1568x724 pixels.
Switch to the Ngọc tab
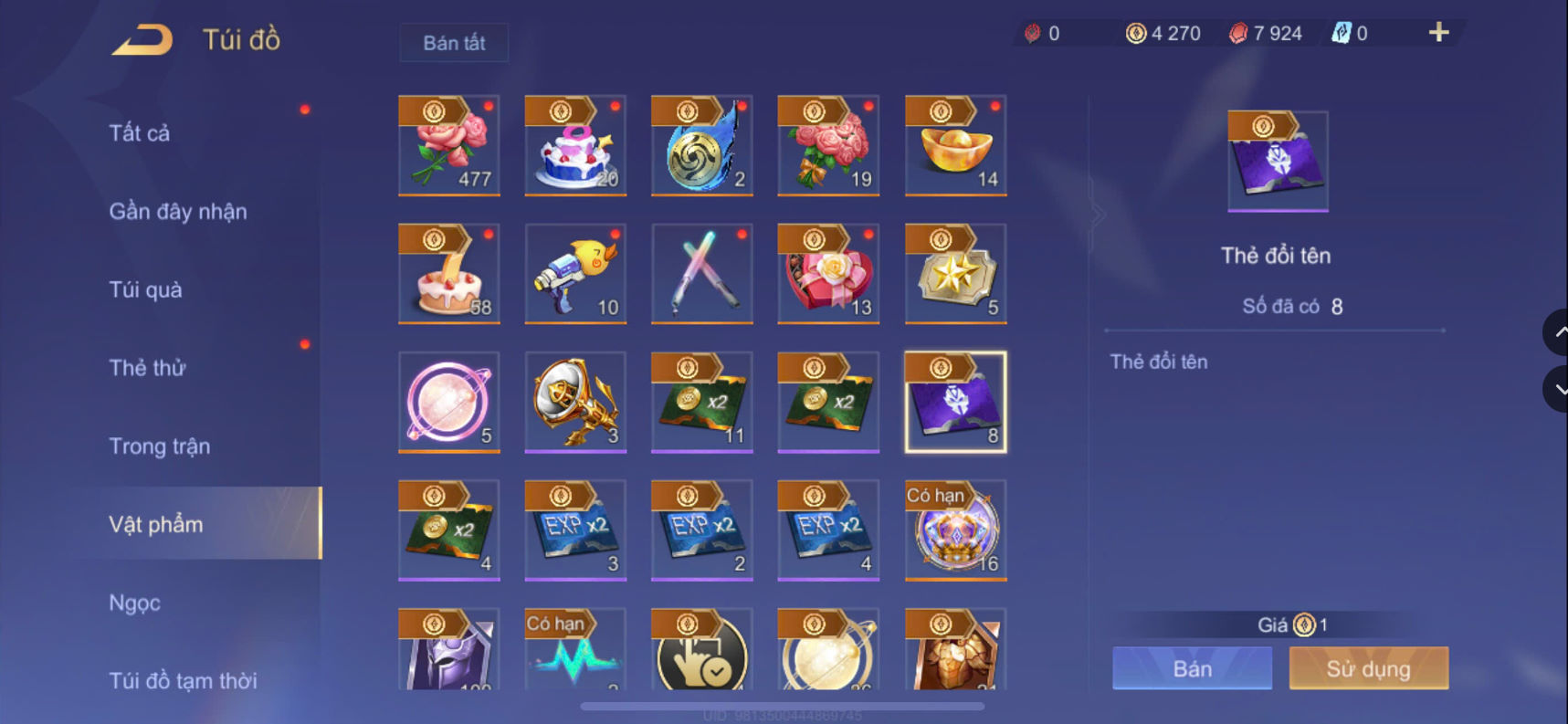[135, 603]
